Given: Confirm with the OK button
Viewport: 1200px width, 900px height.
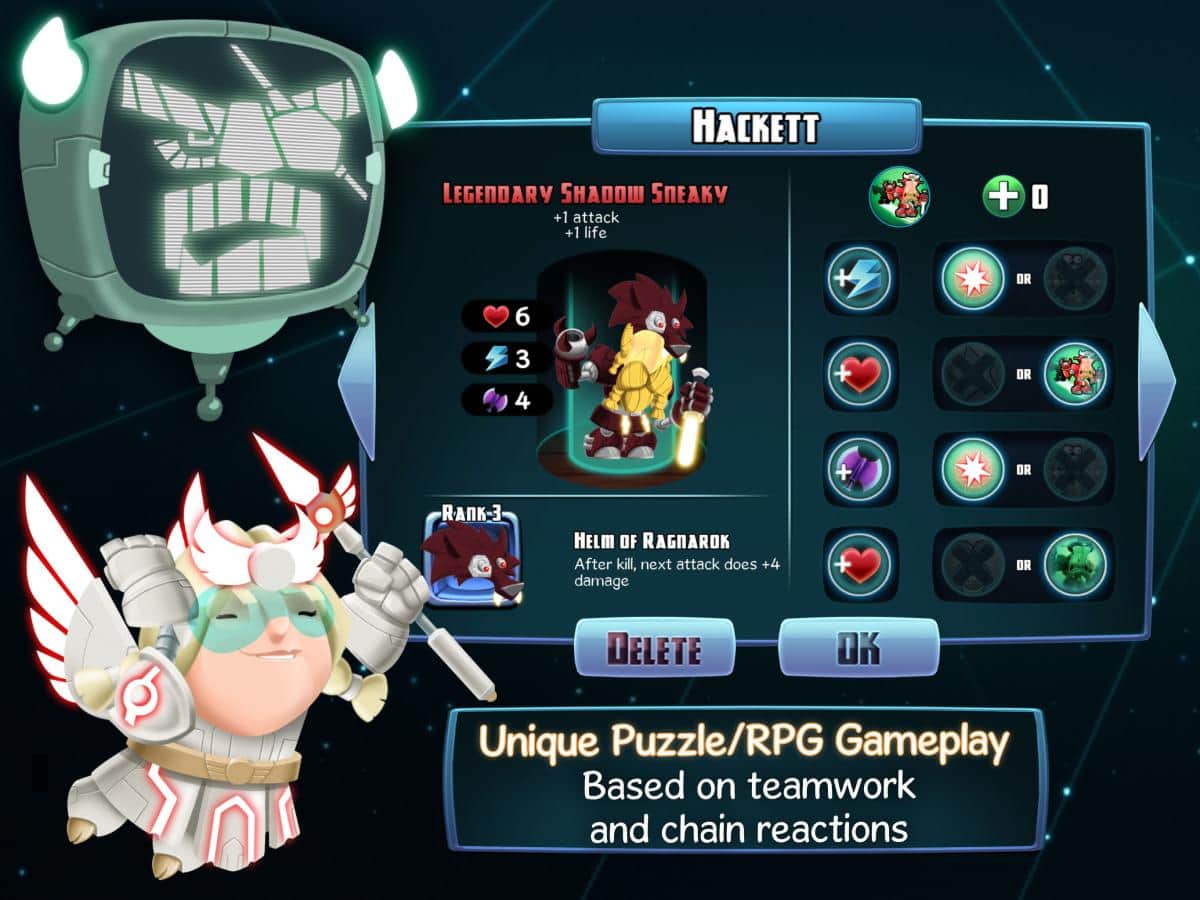Looking at the screenshot, I should point(858,647).
